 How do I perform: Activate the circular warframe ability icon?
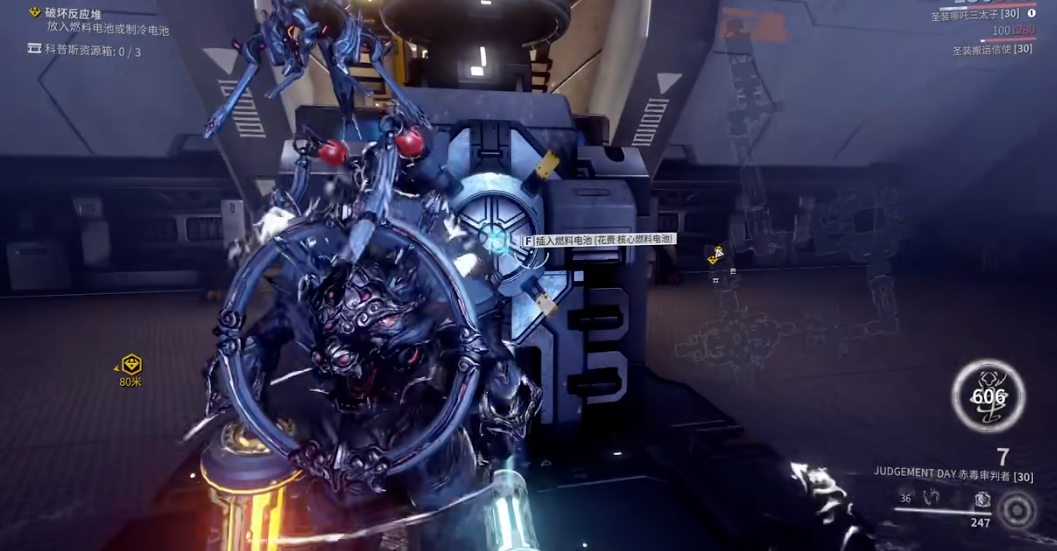[988, 396]
